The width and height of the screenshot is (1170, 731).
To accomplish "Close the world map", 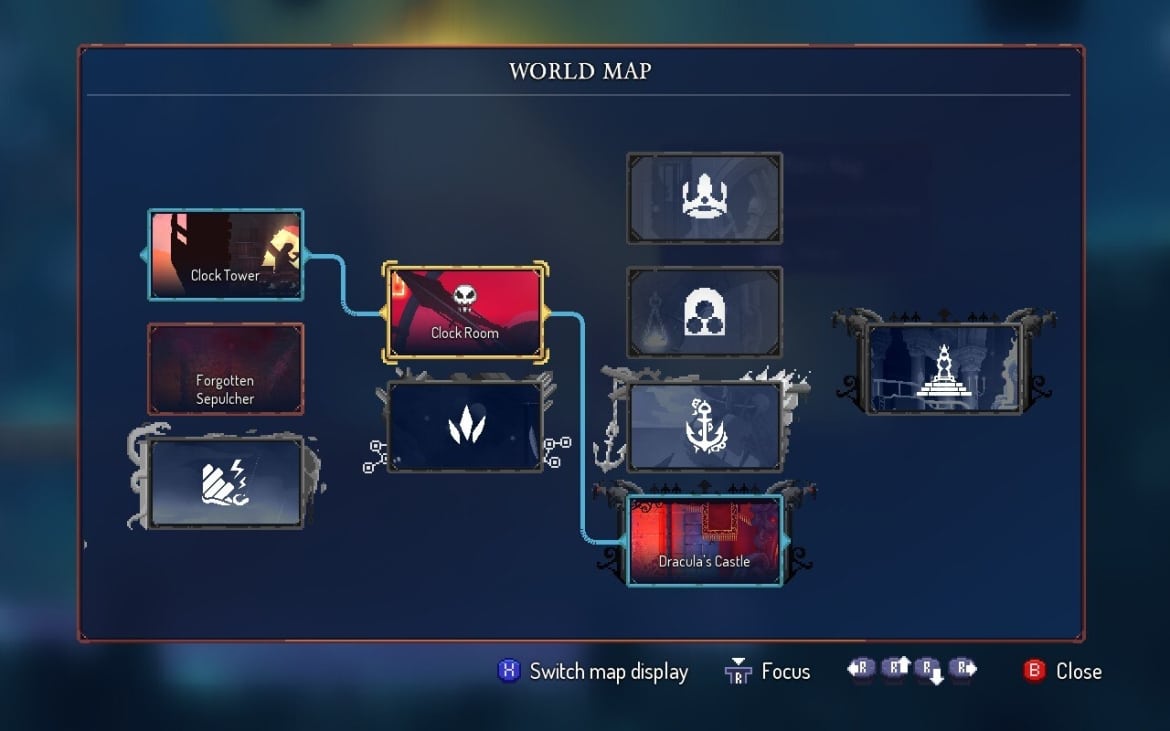I will pyautogui.click(x=1062, y=671).
